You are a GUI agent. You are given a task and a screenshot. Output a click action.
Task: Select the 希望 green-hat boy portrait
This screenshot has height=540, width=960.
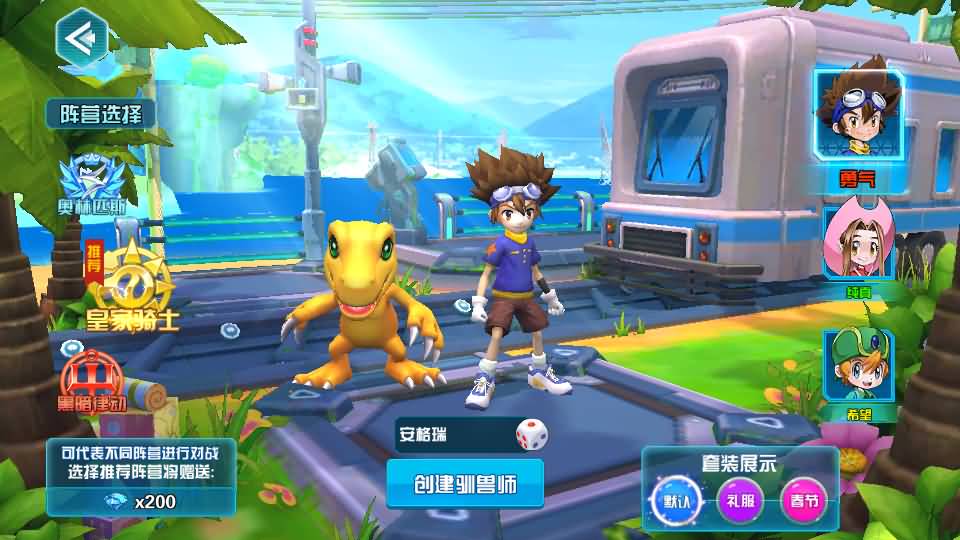coord(857,369)
